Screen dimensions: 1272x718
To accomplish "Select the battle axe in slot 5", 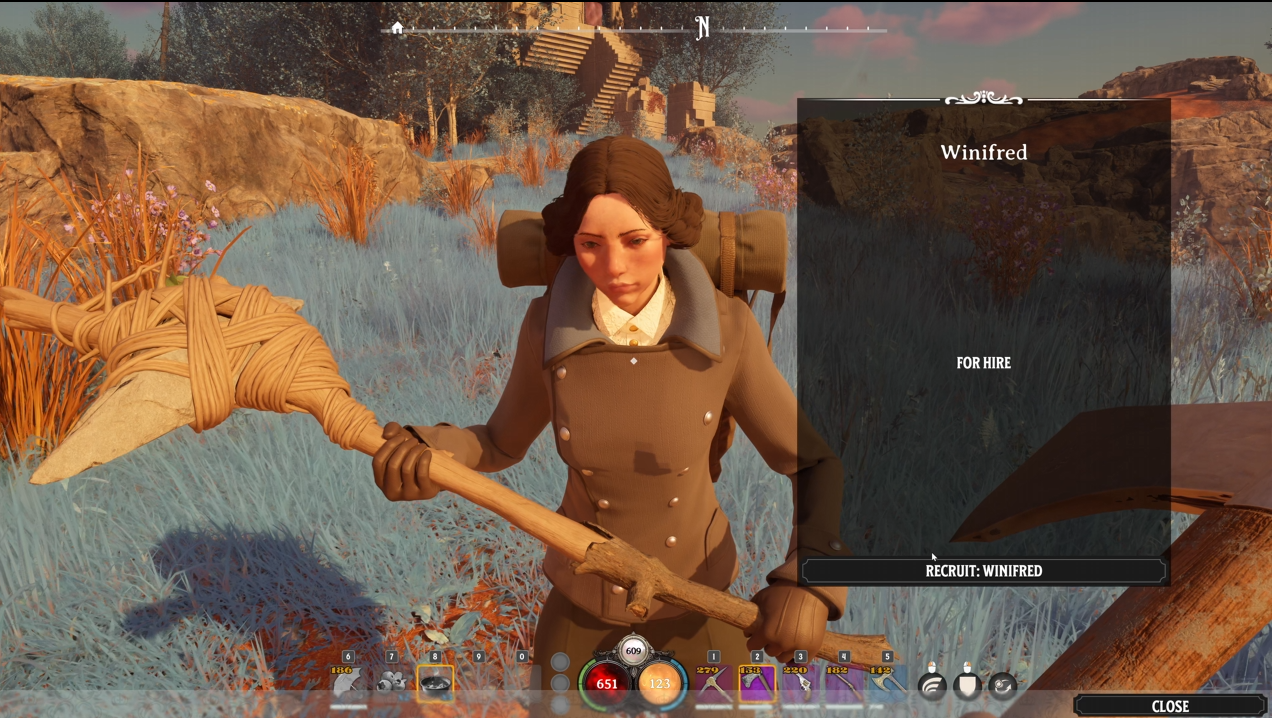I will pos(886,683).
